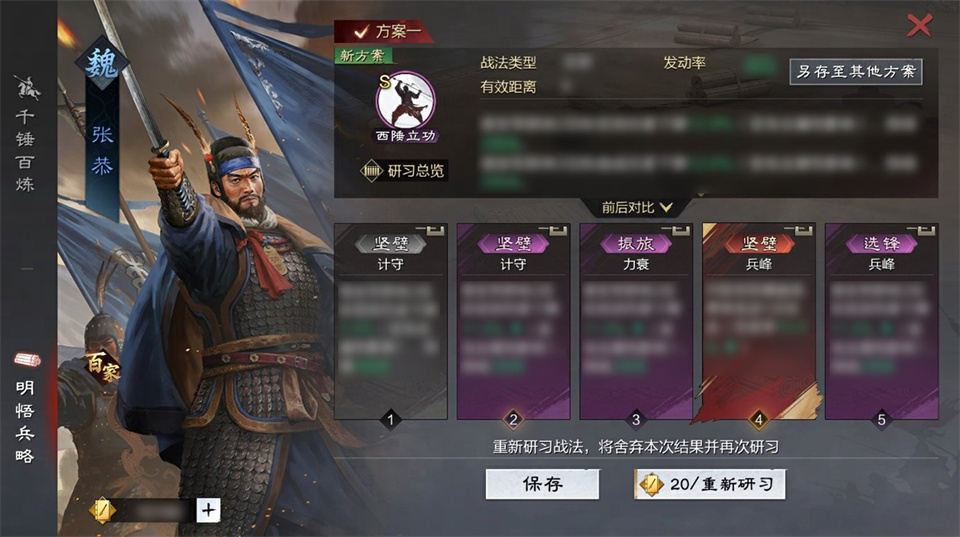Re-research tactic for 20 via 重新研习

709,484
